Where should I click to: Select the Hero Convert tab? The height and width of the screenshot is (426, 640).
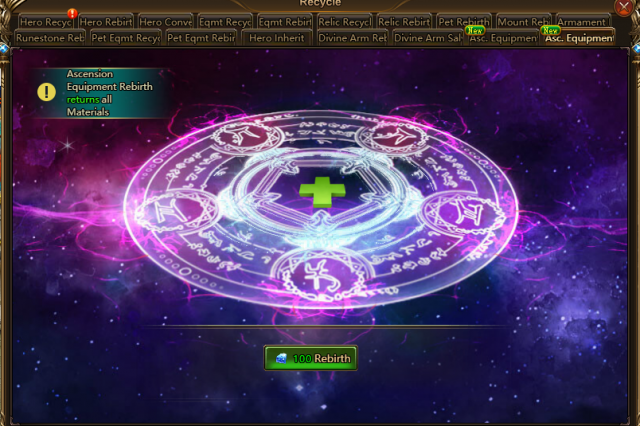tap(165, 22)
